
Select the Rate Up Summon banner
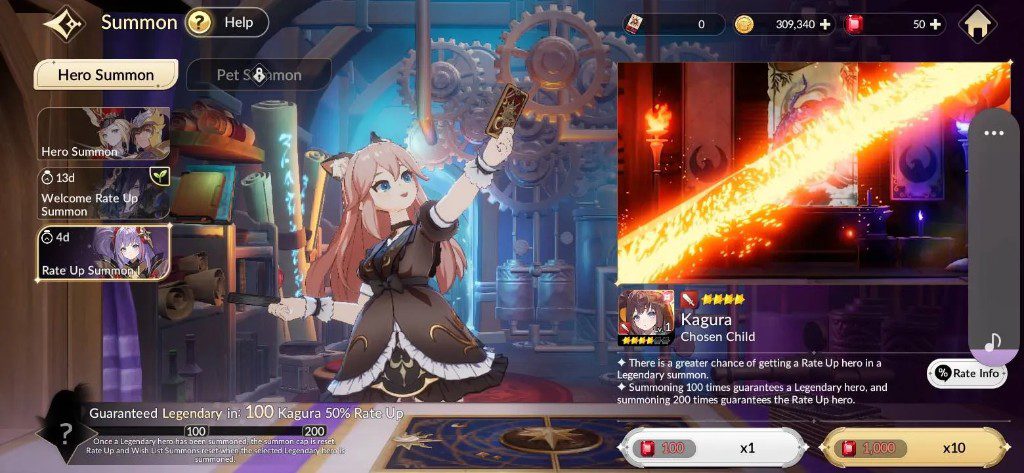click(x=103, y=252)
